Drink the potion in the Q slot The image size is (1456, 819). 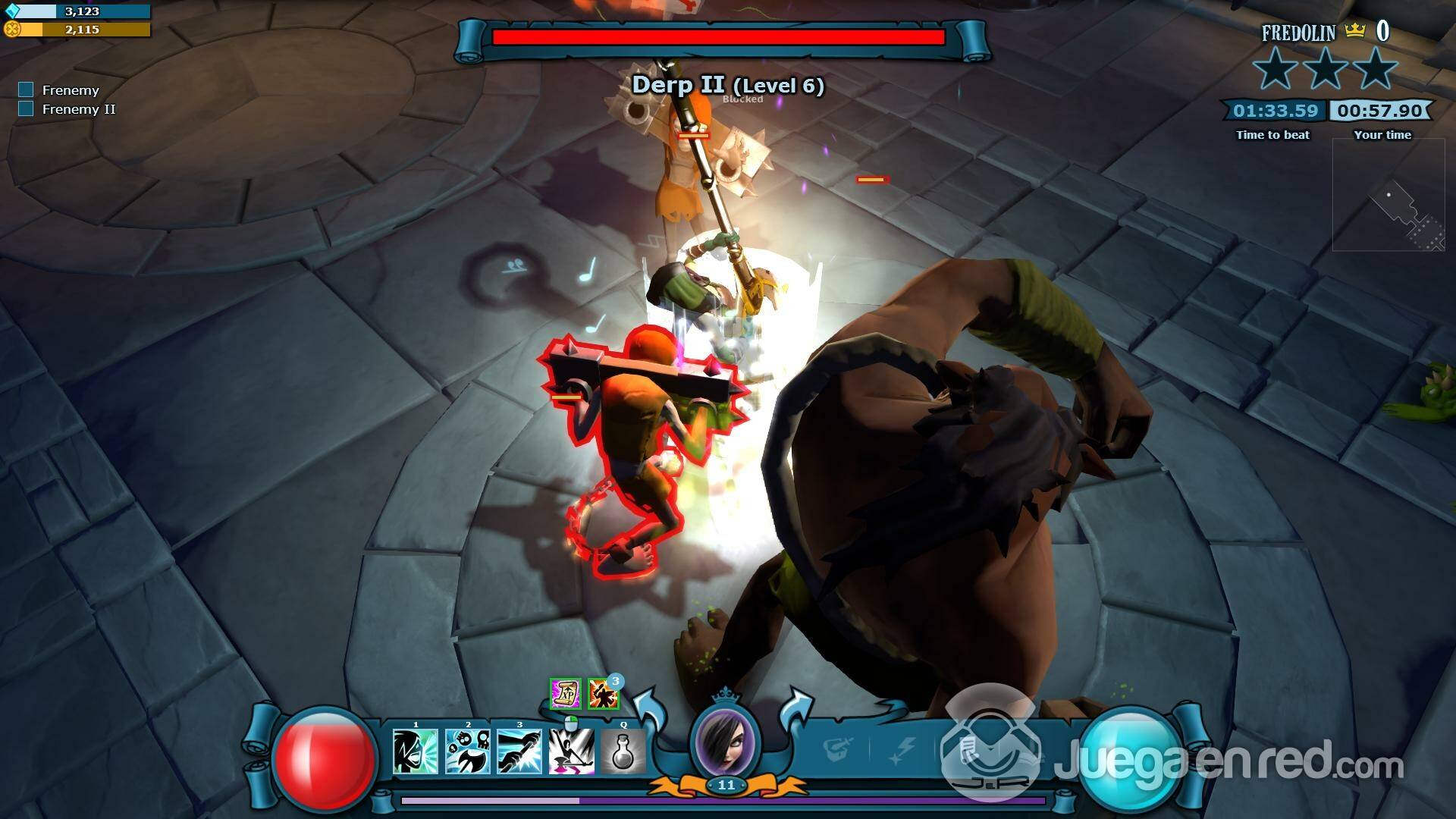[623, 752]
